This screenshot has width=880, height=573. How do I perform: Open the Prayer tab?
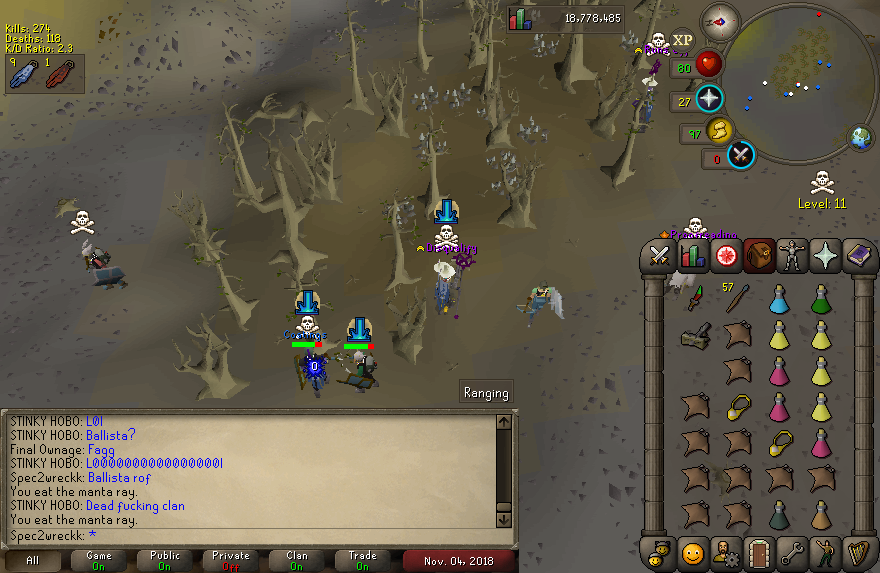coord(827,255)
